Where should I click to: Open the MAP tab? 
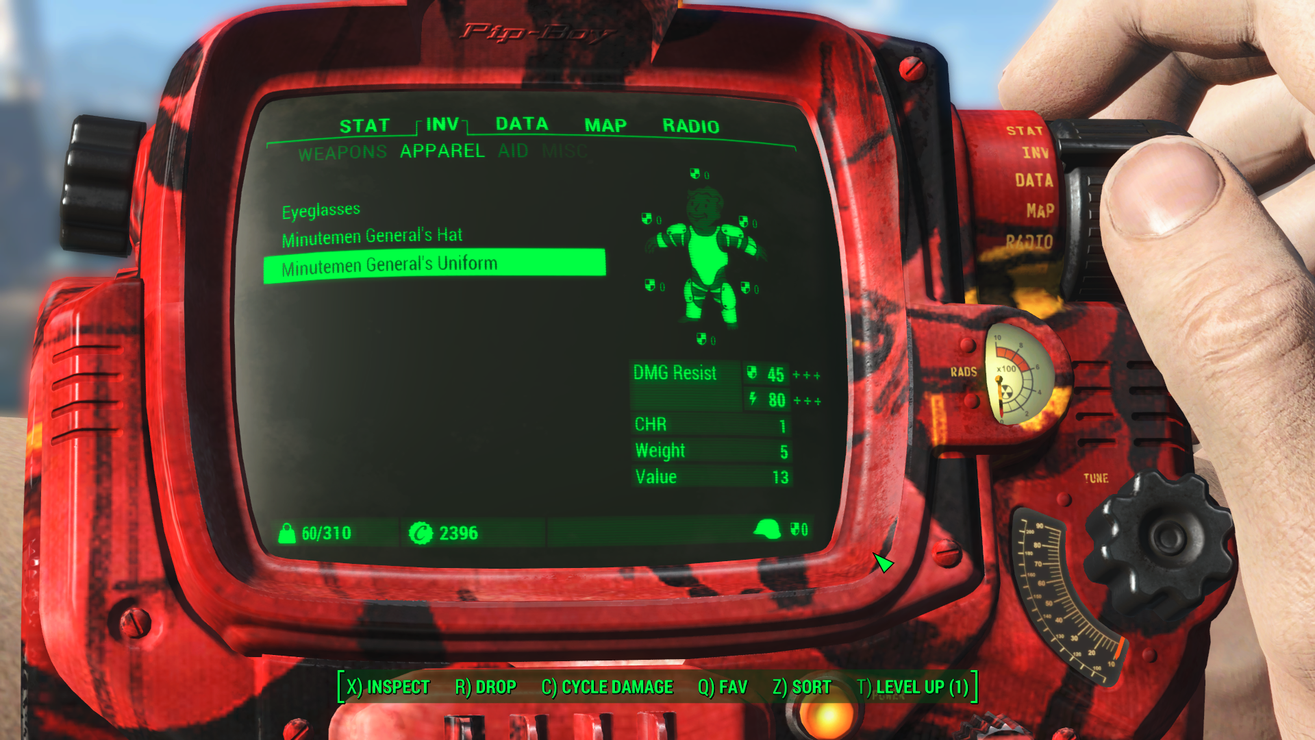605,126
